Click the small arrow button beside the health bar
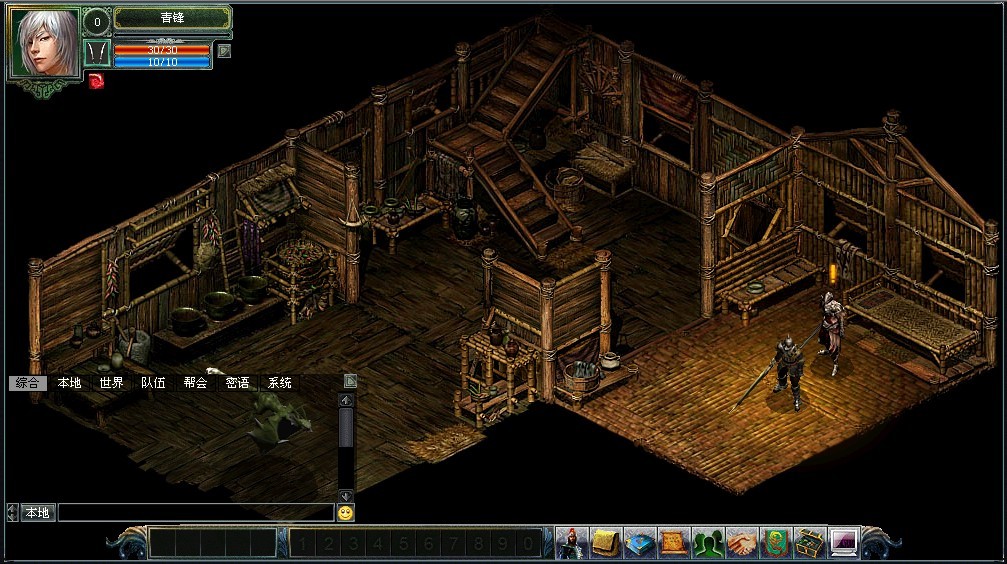This screenshot has width=1007, height=564. coord(224,50)
